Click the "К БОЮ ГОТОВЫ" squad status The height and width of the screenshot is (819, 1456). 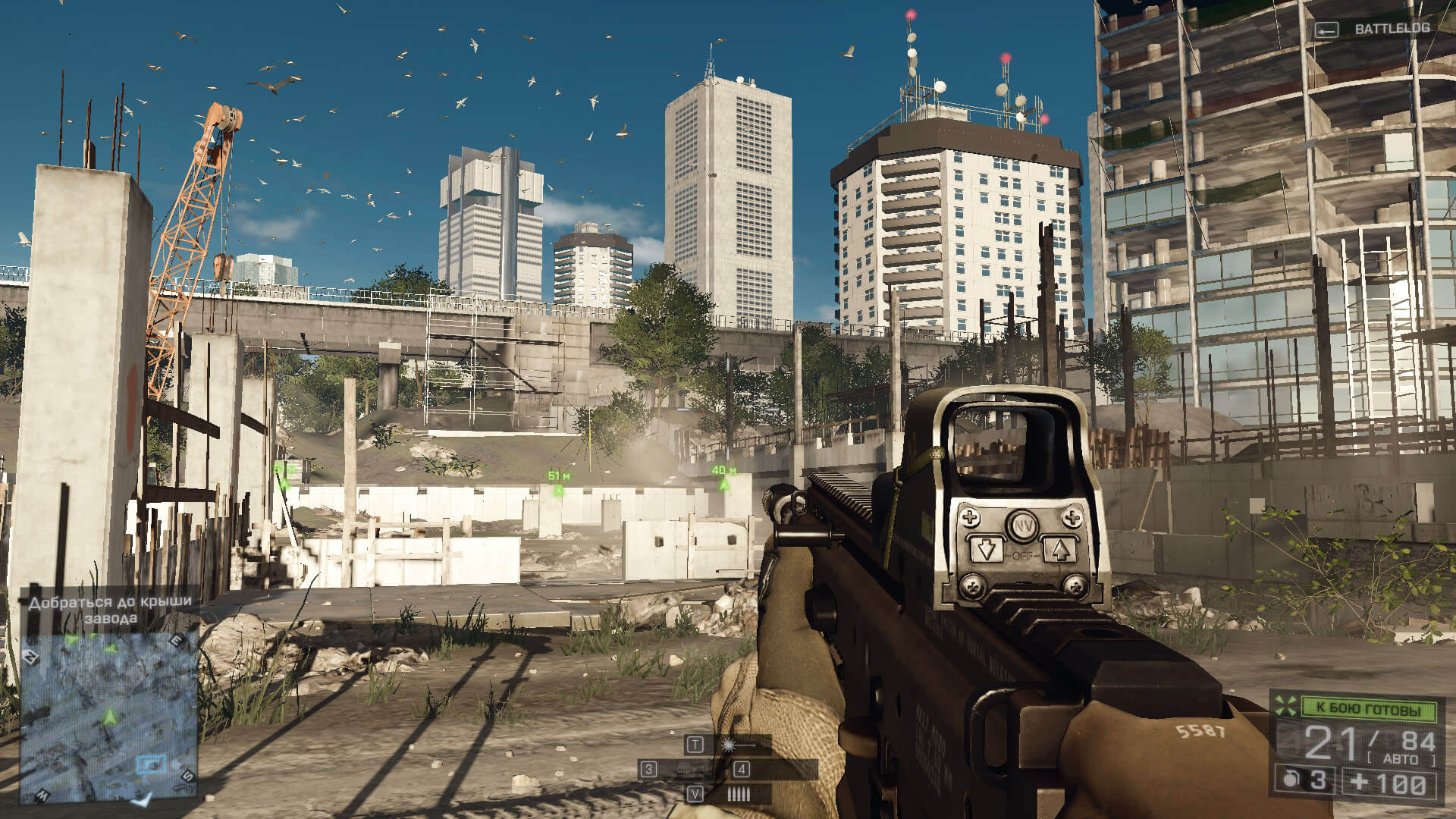[1368, 710]
